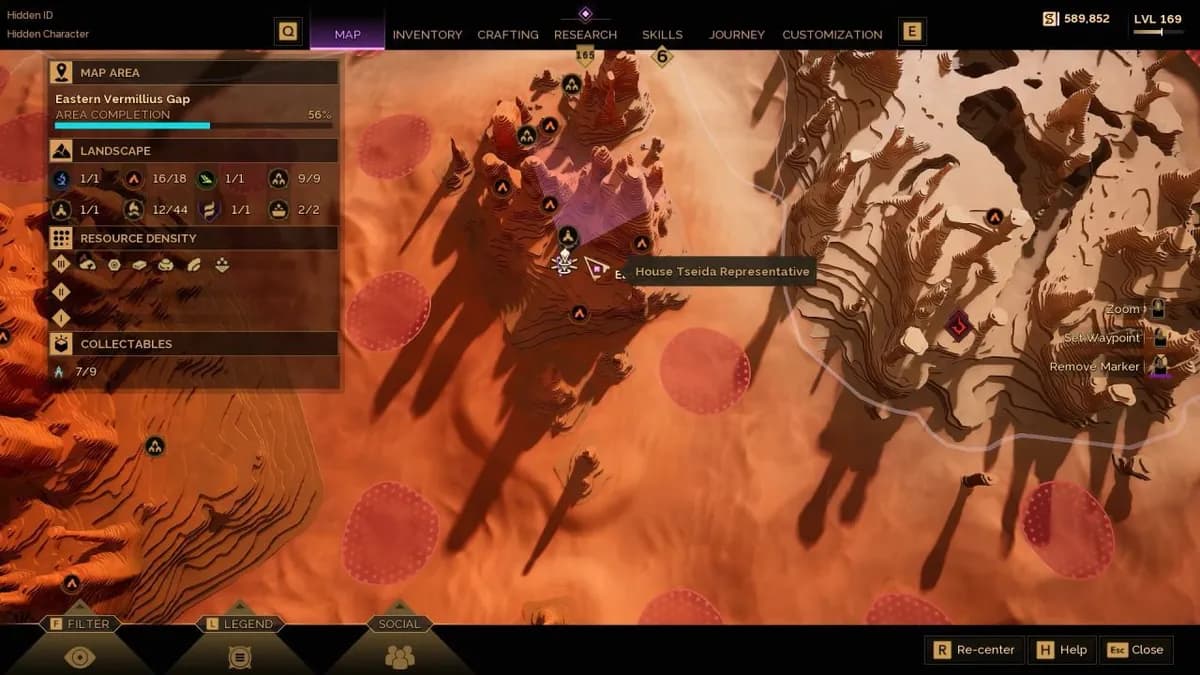Viewport: 1200px width, 675px height.
Task: Expand the Resource Density section header
Action: pyautogui.click(x=195, y=238)
